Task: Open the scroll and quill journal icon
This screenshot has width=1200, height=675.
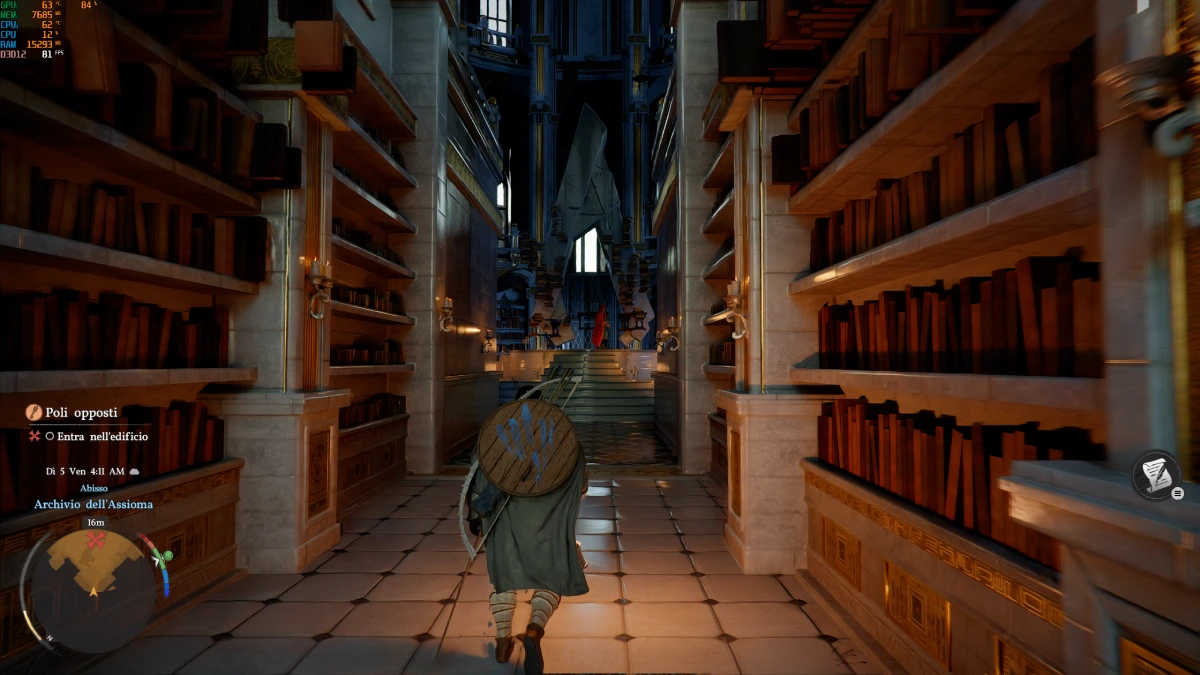Action: [1157, 475]
